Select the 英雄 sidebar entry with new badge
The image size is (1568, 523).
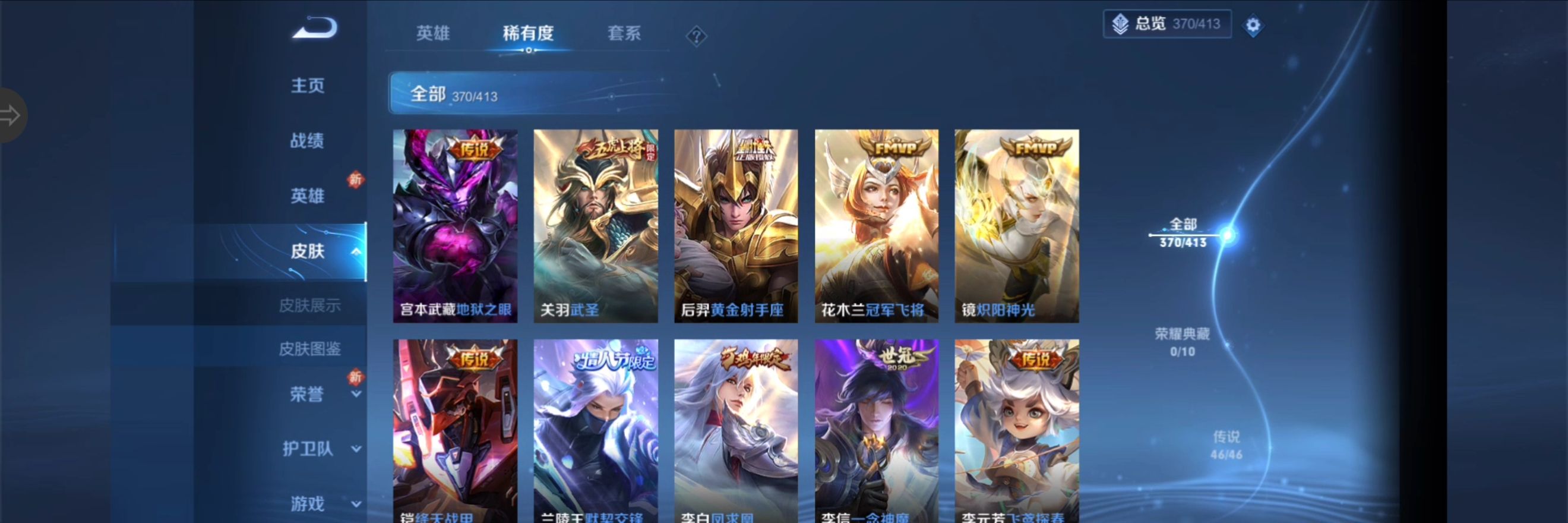[307, 196]
